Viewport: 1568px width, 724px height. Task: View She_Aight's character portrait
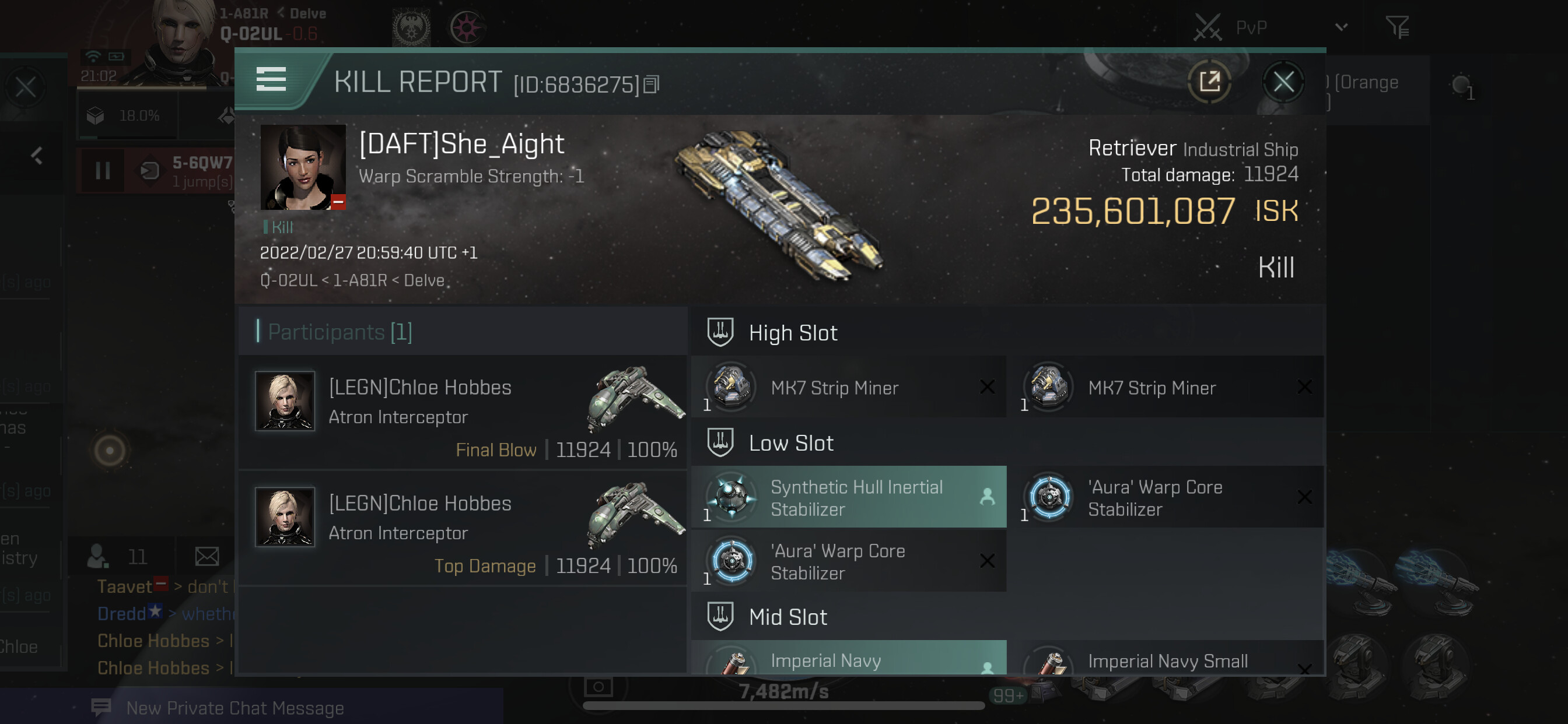pos(303,167)
